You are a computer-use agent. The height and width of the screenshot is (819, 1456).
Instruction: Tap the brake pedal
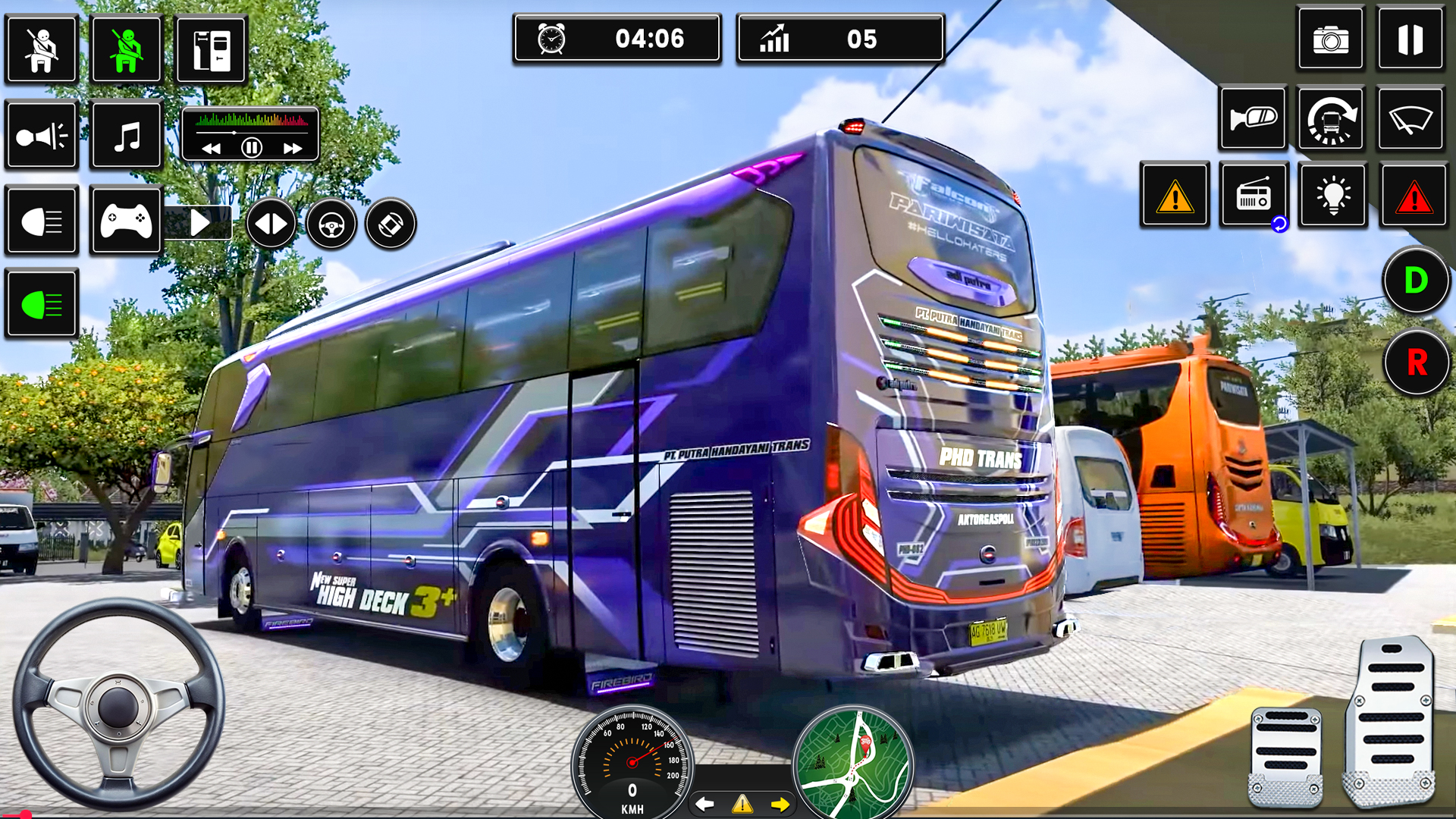coord(1285,755)
